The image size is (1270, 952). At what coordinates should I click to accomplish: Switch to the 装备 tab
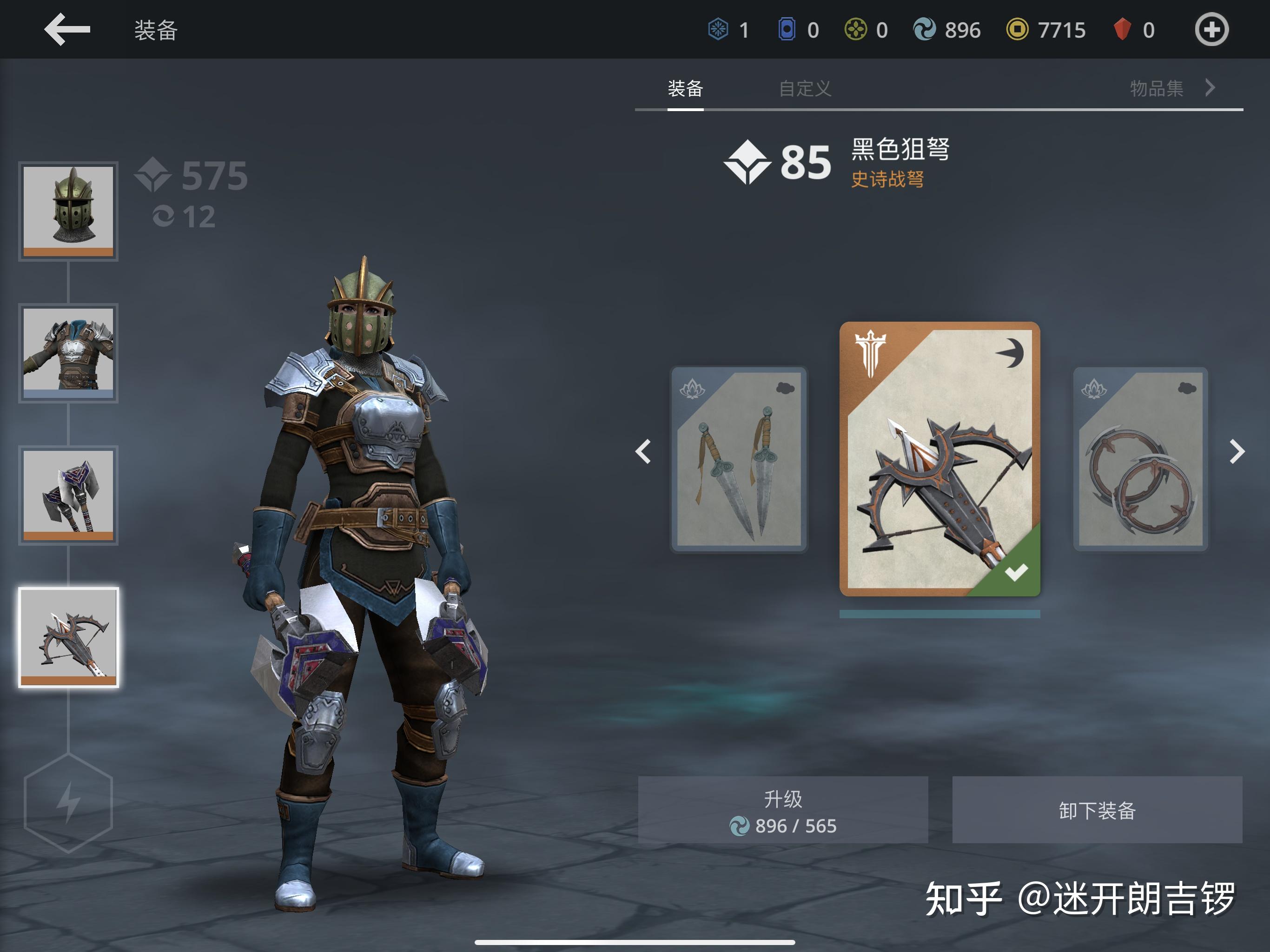click(685, 89)
